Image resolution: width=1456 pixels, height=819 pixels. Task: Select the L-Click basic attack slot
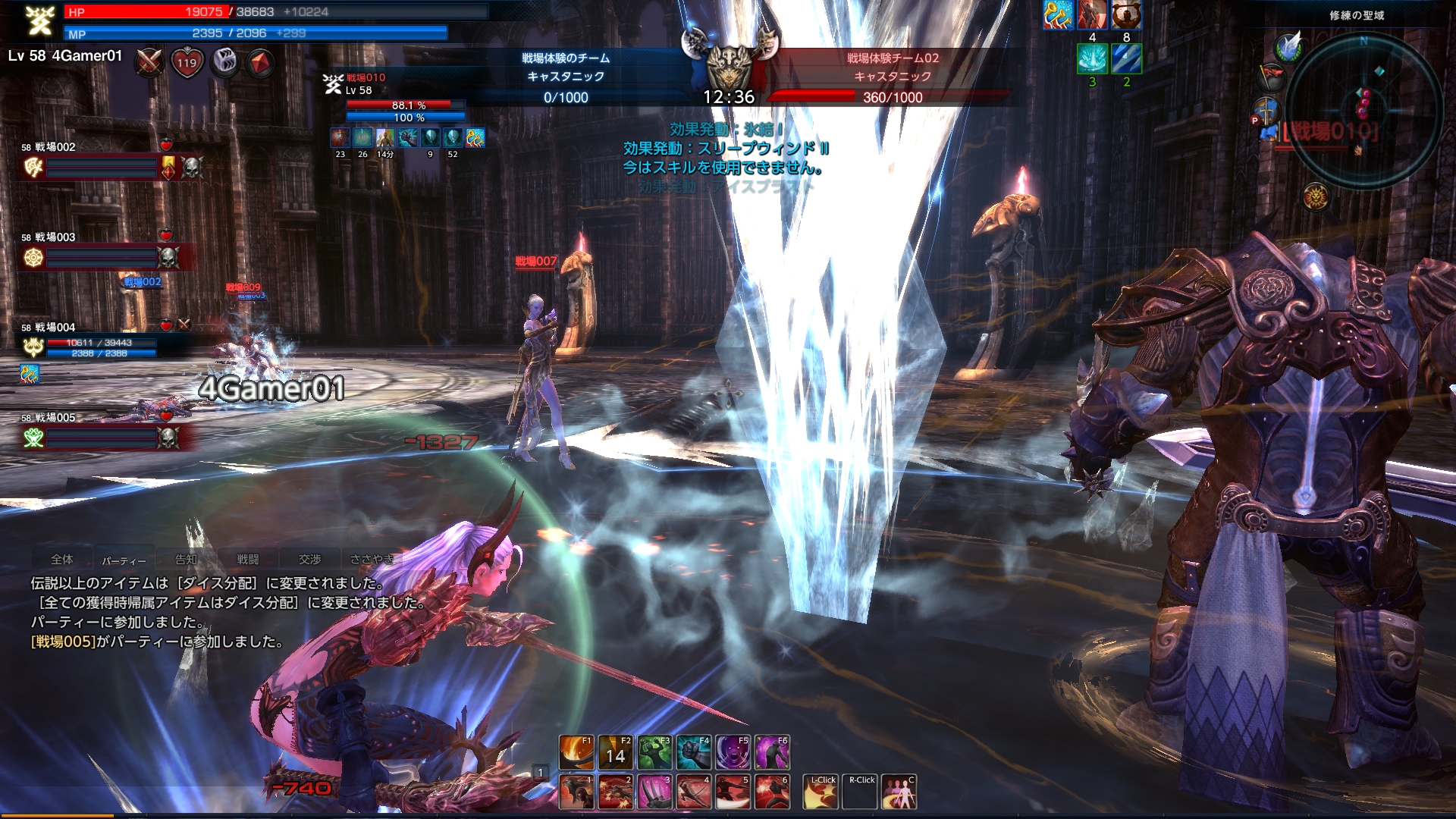point(822,792)
